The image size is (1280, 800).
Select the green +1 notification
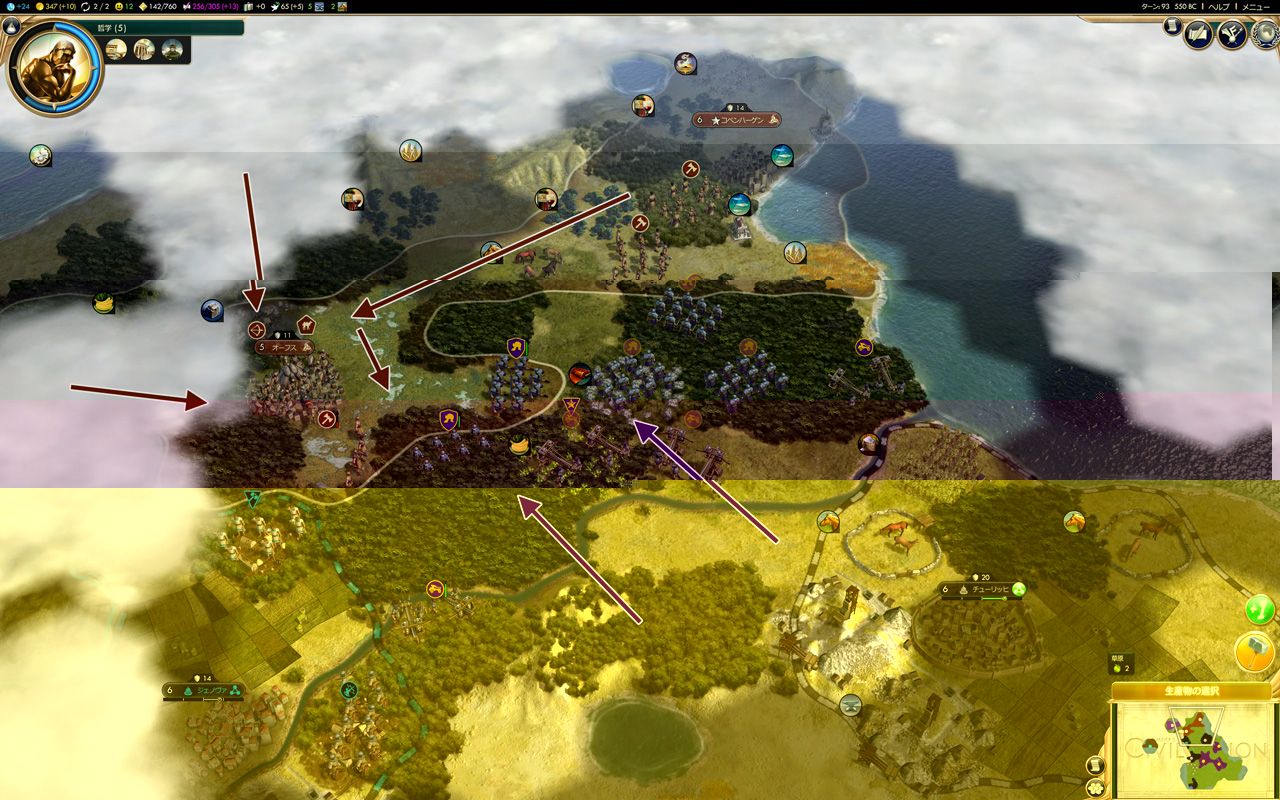(1259, 607)
